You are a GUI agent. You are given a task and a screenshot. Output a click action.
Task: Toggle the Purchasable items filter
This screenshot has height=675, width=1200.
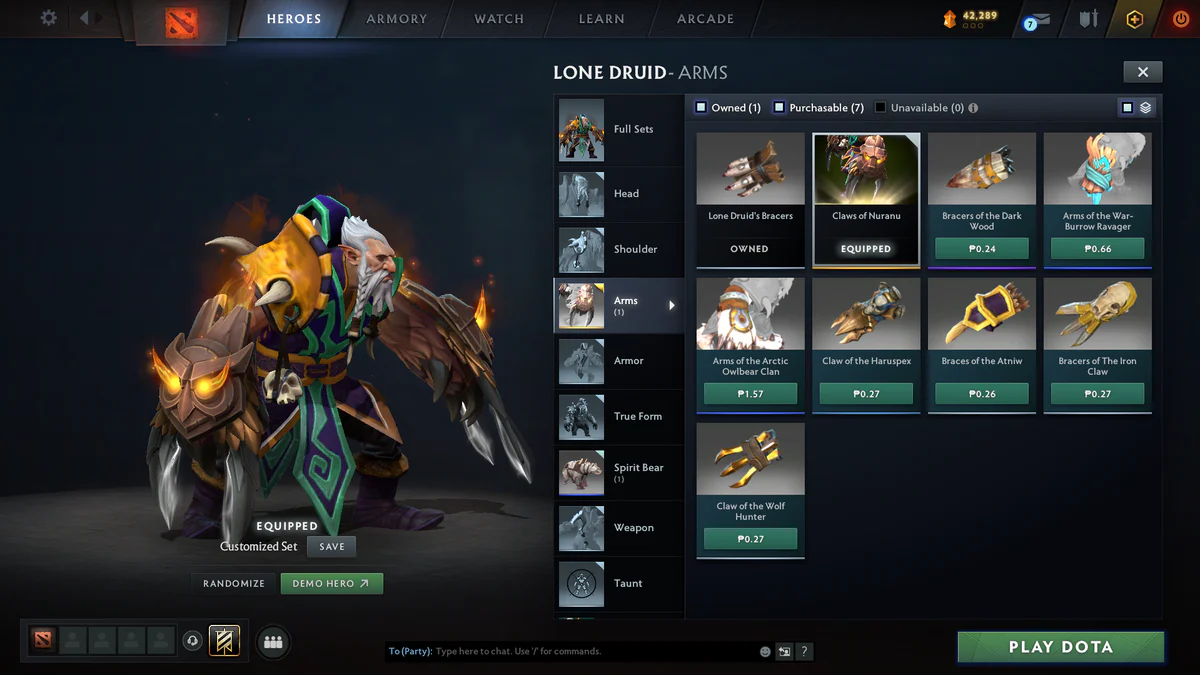click(x=779, y=108)
